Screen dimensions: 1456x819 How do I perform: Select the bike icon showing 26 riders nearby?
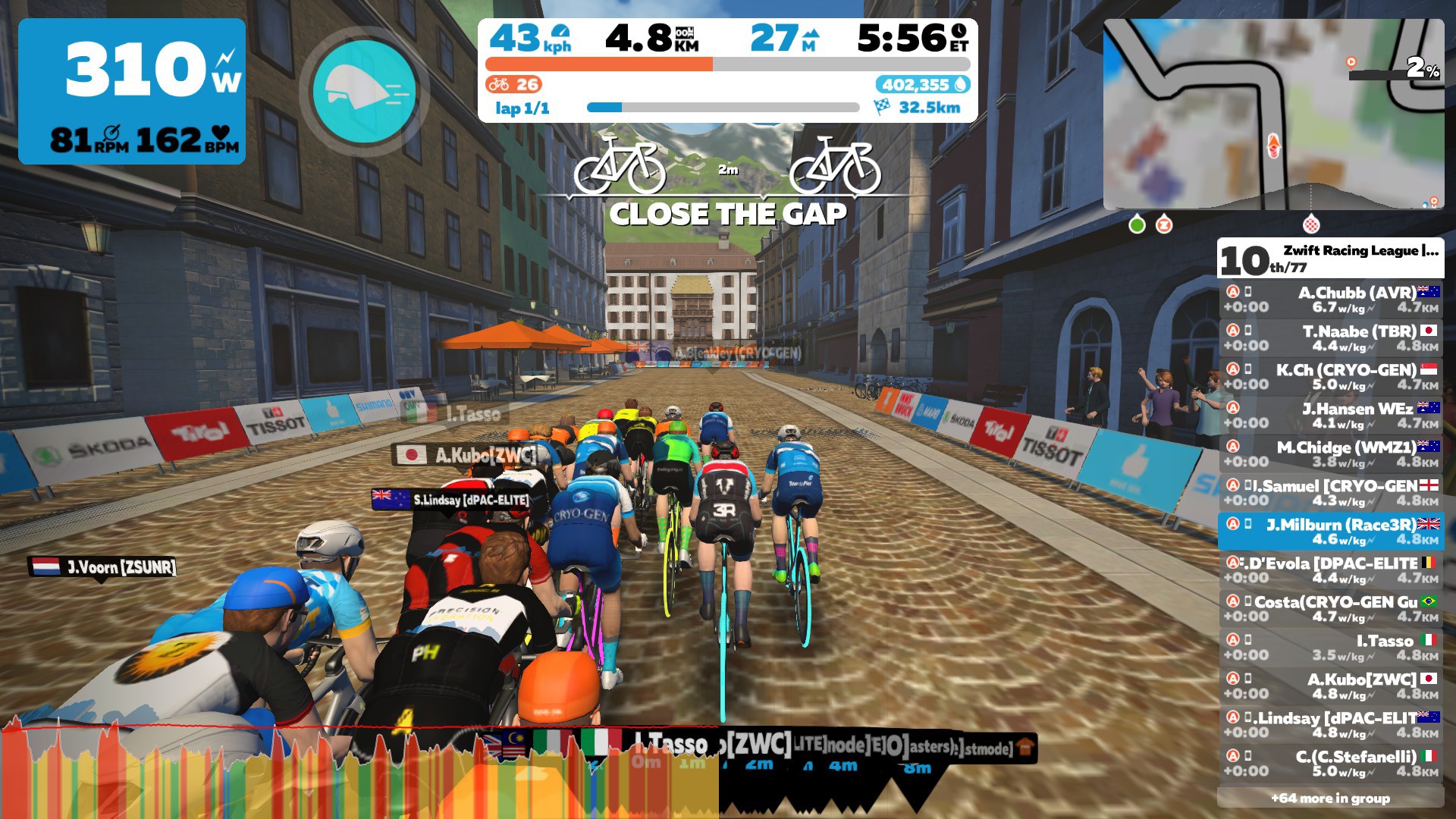pos(497,85)
